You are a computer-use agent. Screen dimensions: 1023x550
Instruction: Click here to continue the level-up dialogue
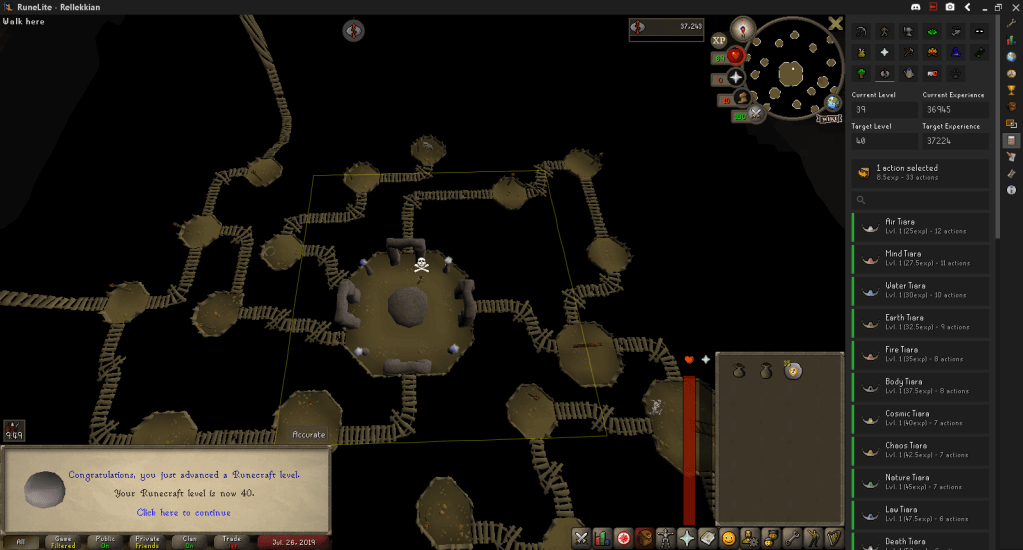pyautogui.click(x=183, y=512)
